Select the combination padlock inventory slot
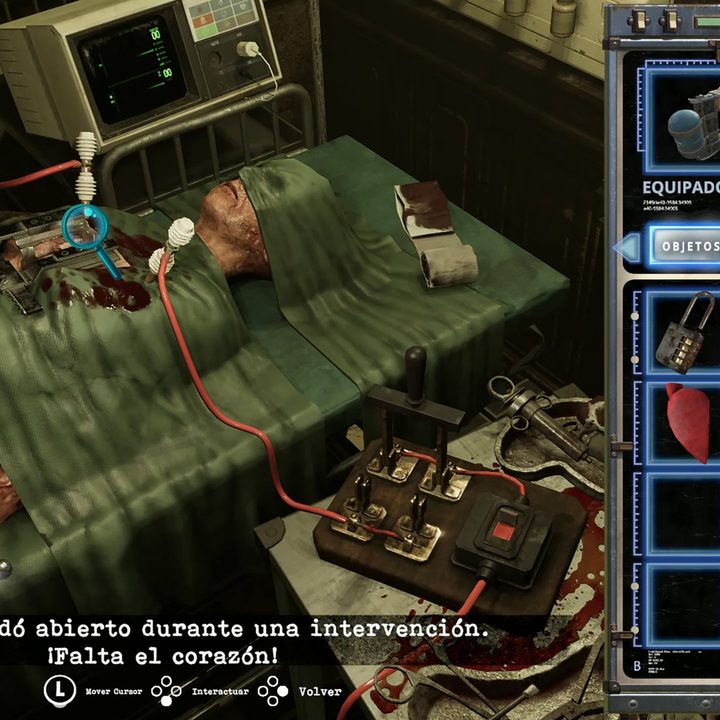Screen dimensions: 720x720 (684, 332)
